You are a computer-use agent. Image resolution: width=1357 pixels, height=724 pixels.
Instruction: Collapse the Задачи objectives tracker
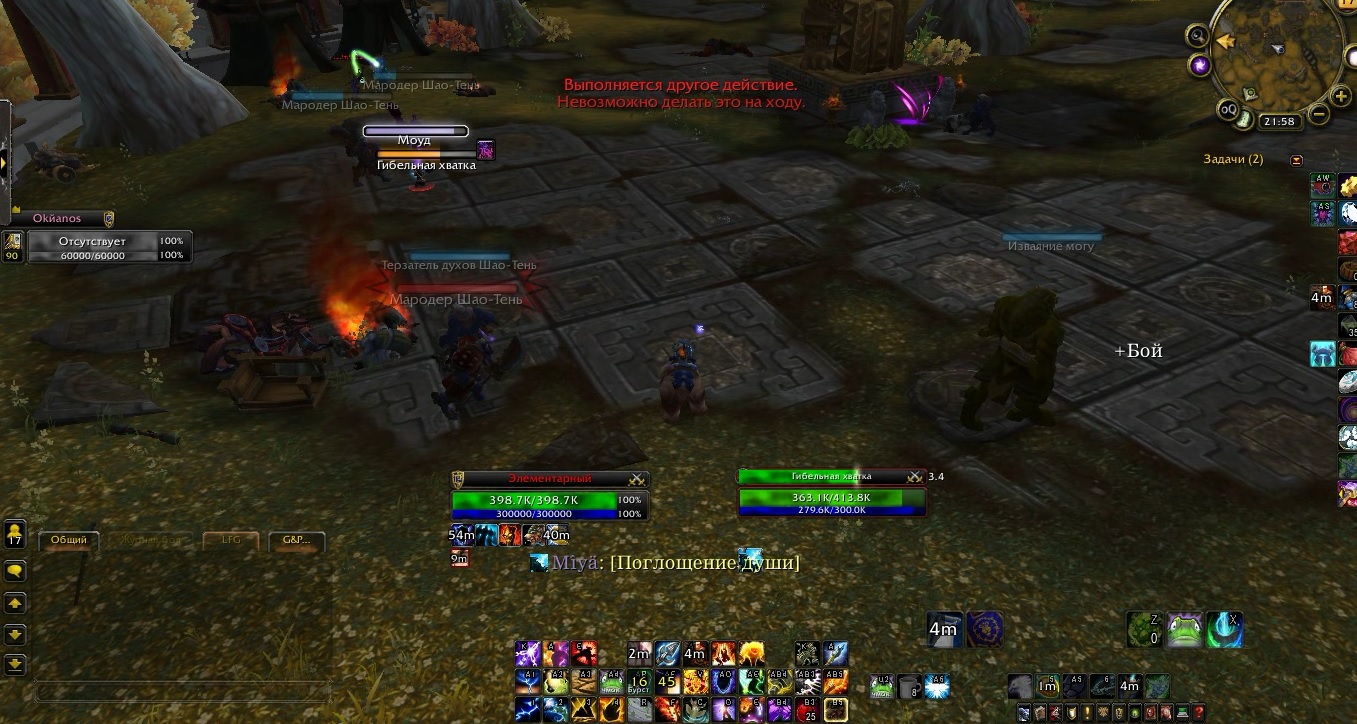(x=1297, y=160)
